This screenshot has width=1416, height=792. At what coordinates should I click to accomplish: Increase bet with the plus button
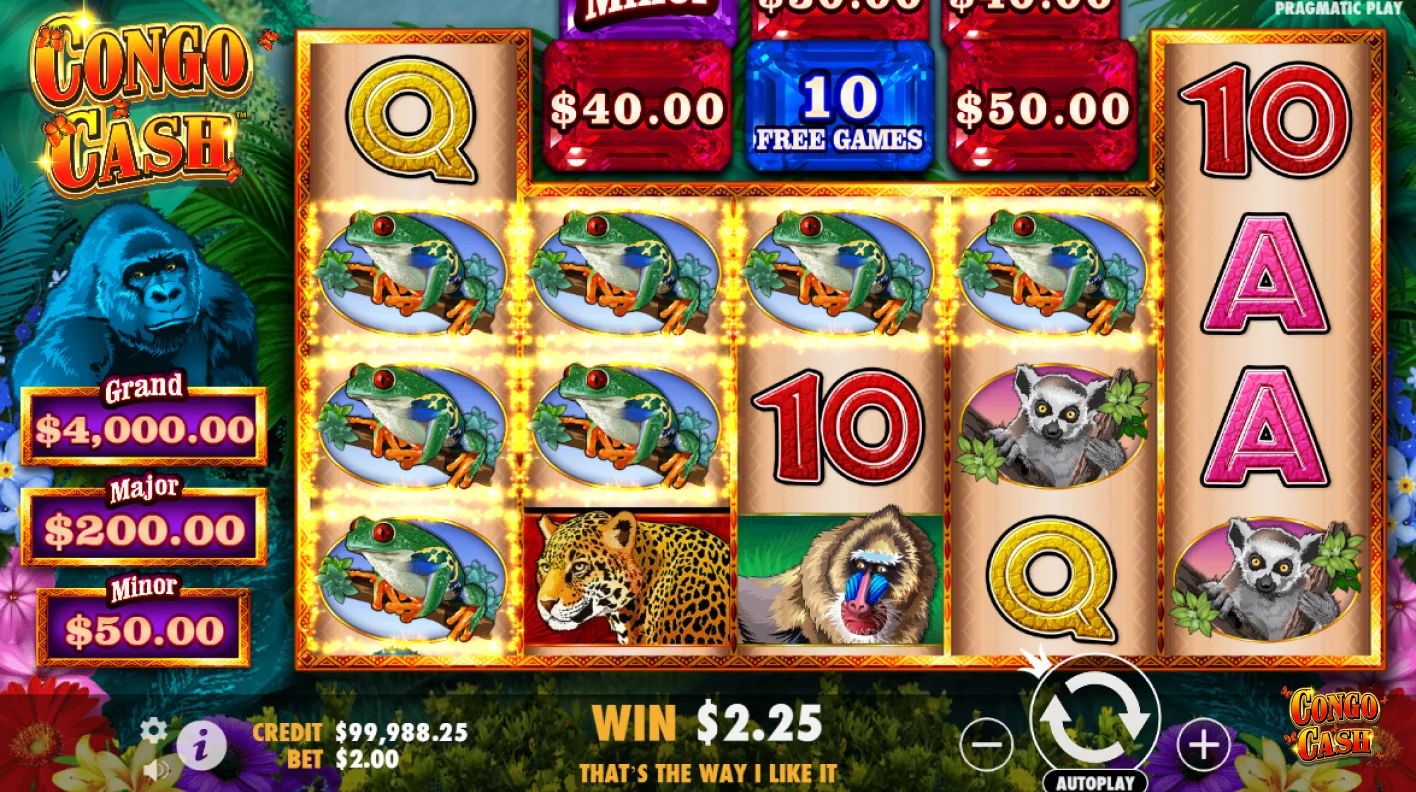[1204, 742]
